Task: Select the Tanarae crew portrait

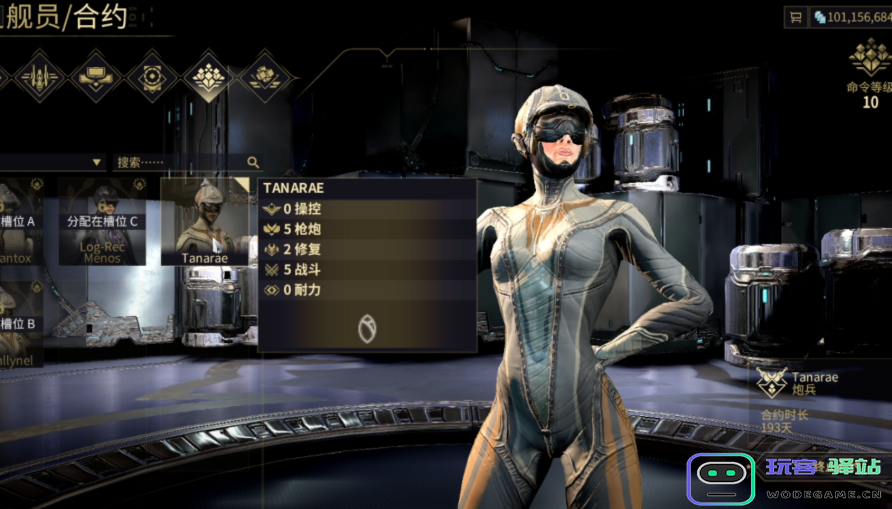Action: (204, 221)
